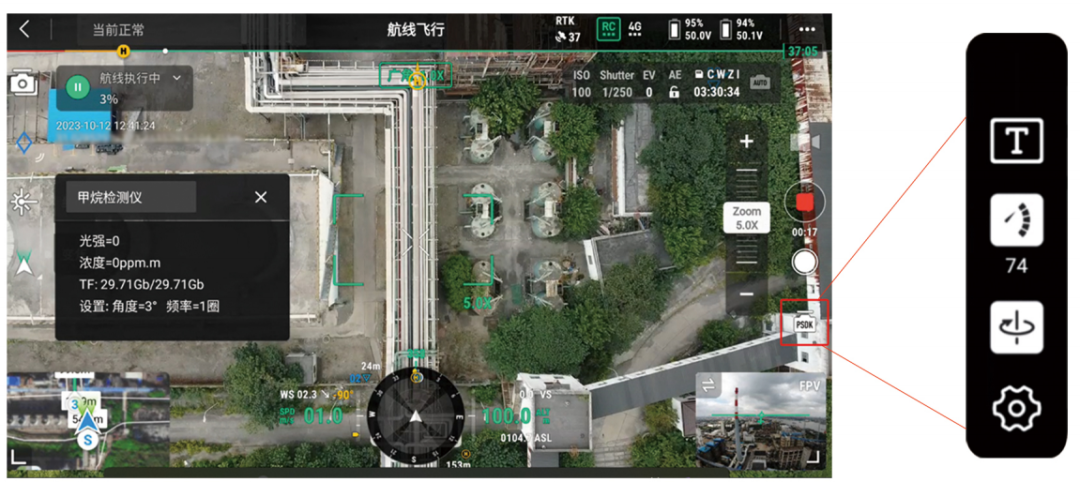Close the 甲烷检测仪 panel
The width and height of the screenshot is (1080, 482).
click(x=261, y=197)
